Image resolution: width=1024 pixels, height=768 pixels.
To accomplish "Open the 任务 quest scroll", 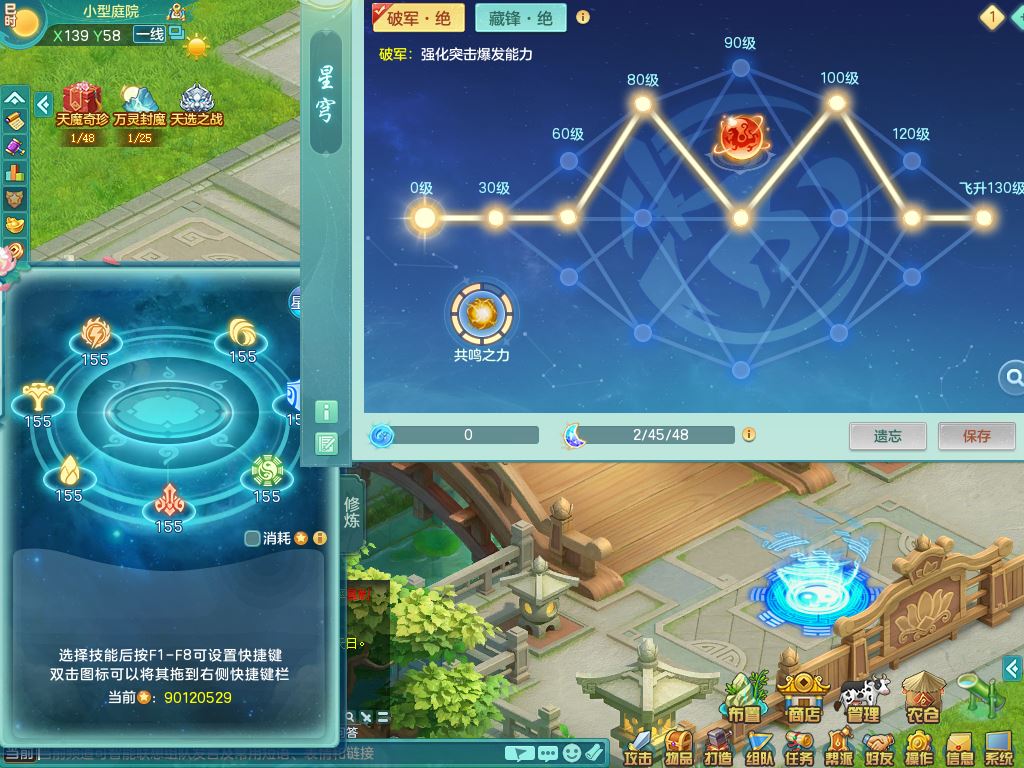I will [x=799, y=746].
